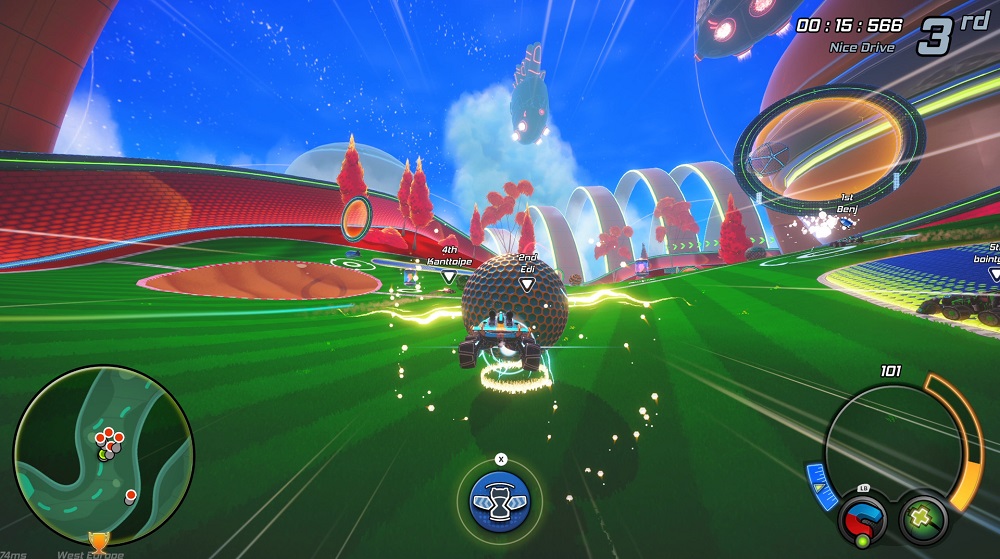Activate the blue winged car ability icon

(x=500, y=500)
